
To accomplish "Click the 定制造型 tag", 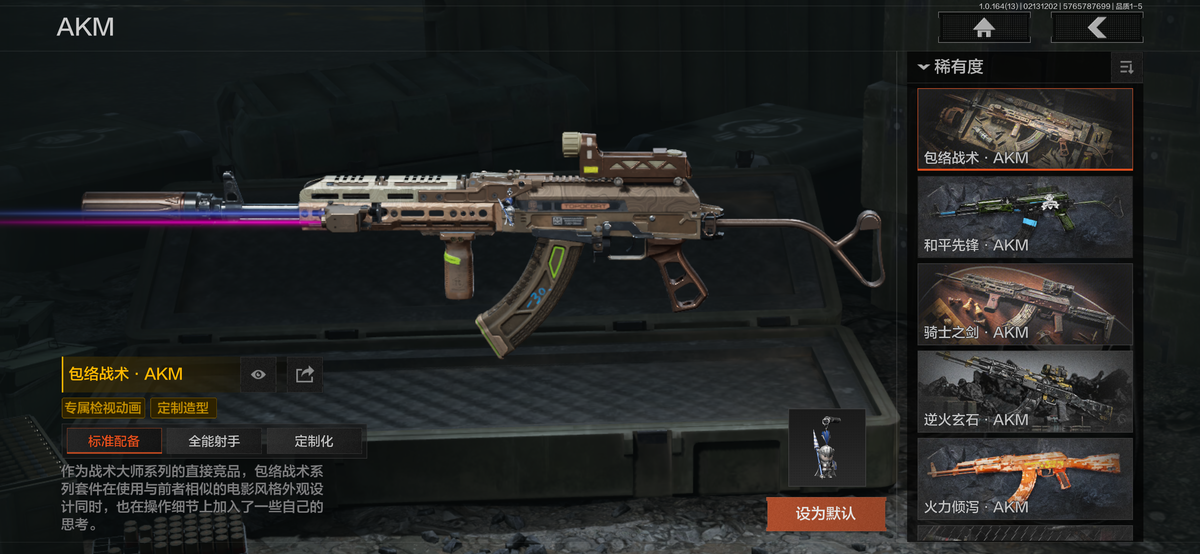I will pos(183,408).
